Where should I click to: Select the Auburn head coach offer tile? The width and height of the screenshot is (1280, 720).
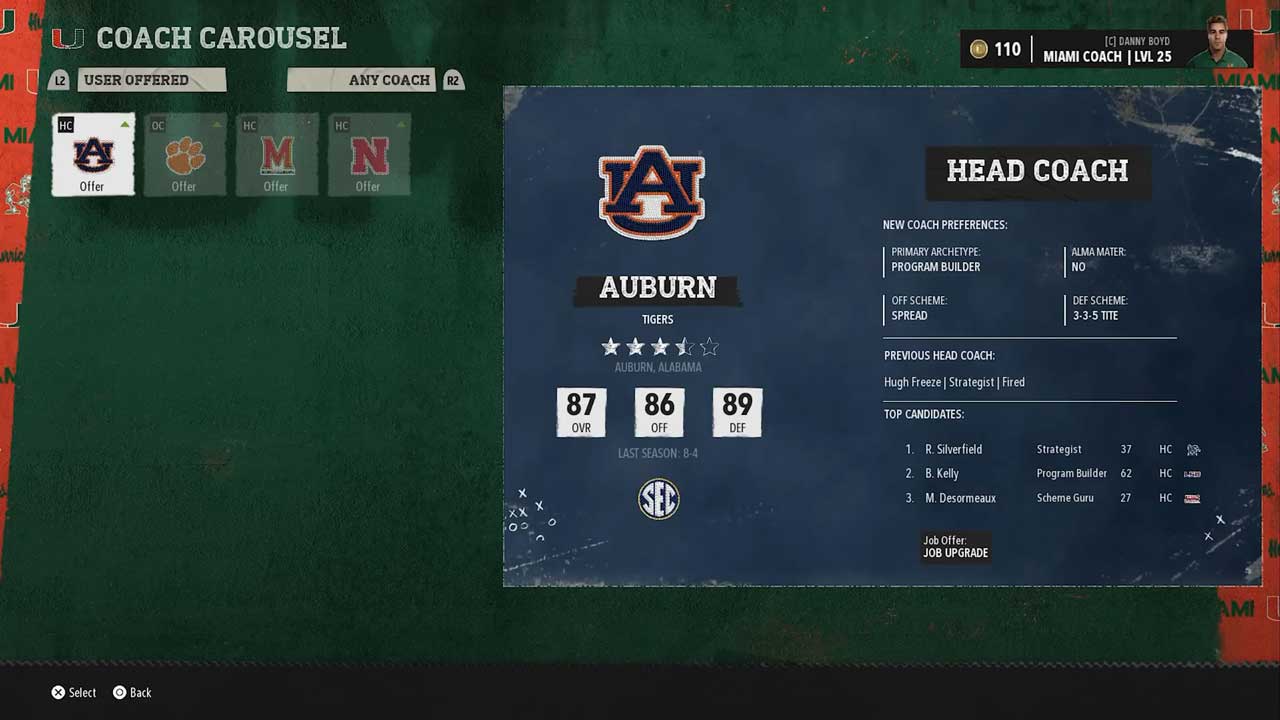coord(93,154)
